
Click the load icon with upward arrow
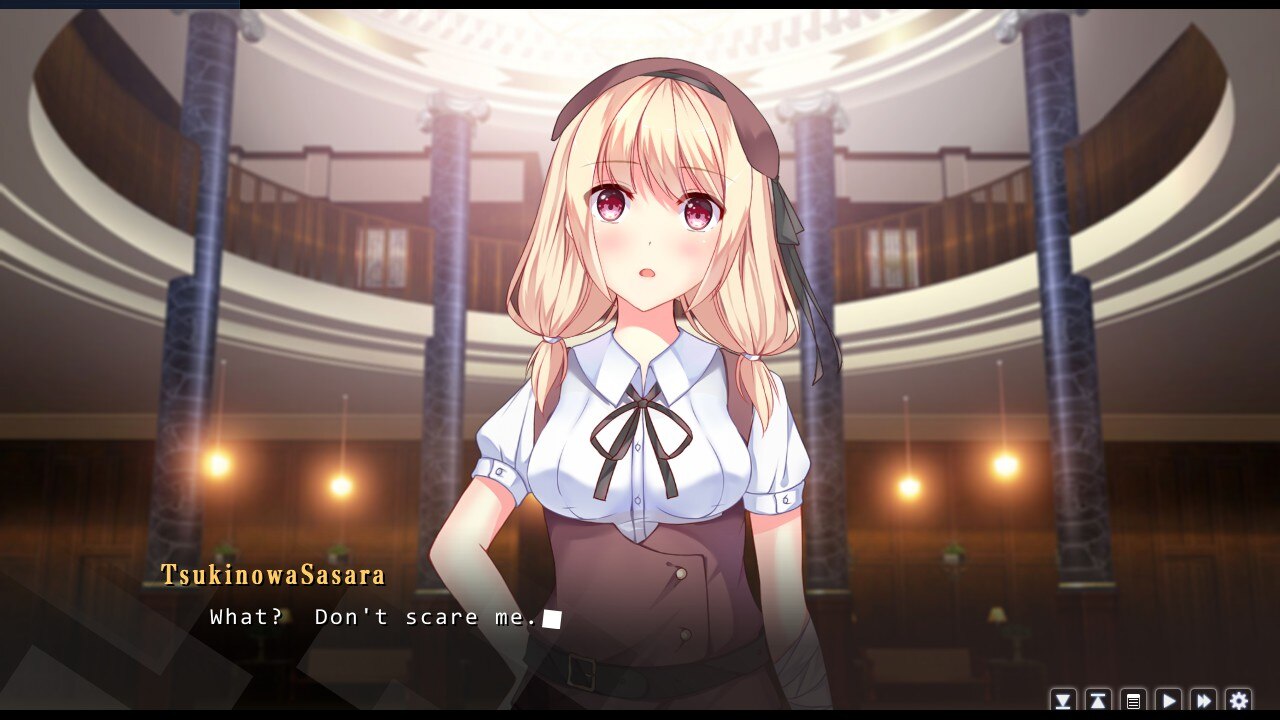pyautogui.click(x=1098, y=701)
